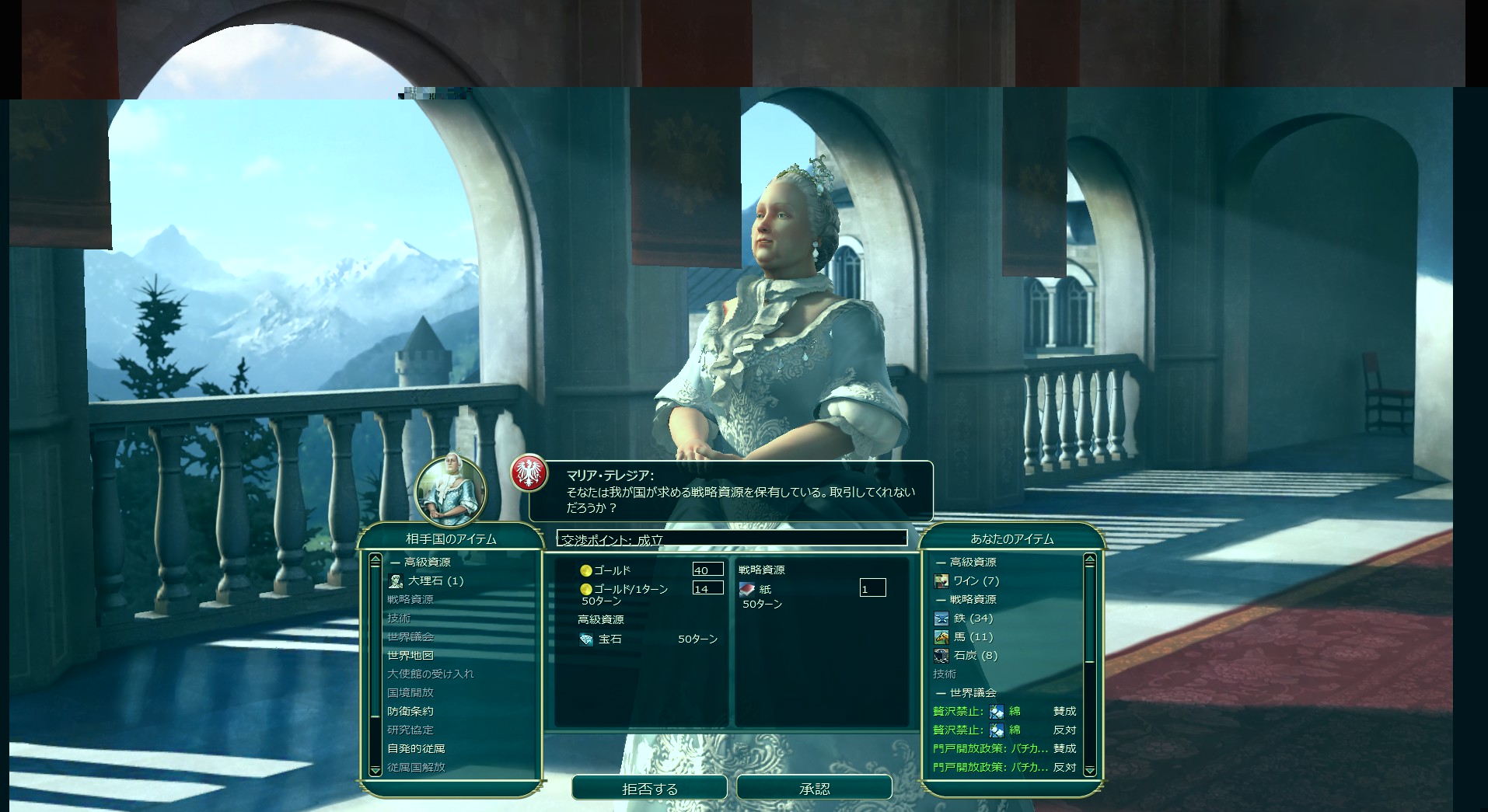Click the 紙 quantity field
Viewport: 1488px width, 812px height.
(872, 589)
